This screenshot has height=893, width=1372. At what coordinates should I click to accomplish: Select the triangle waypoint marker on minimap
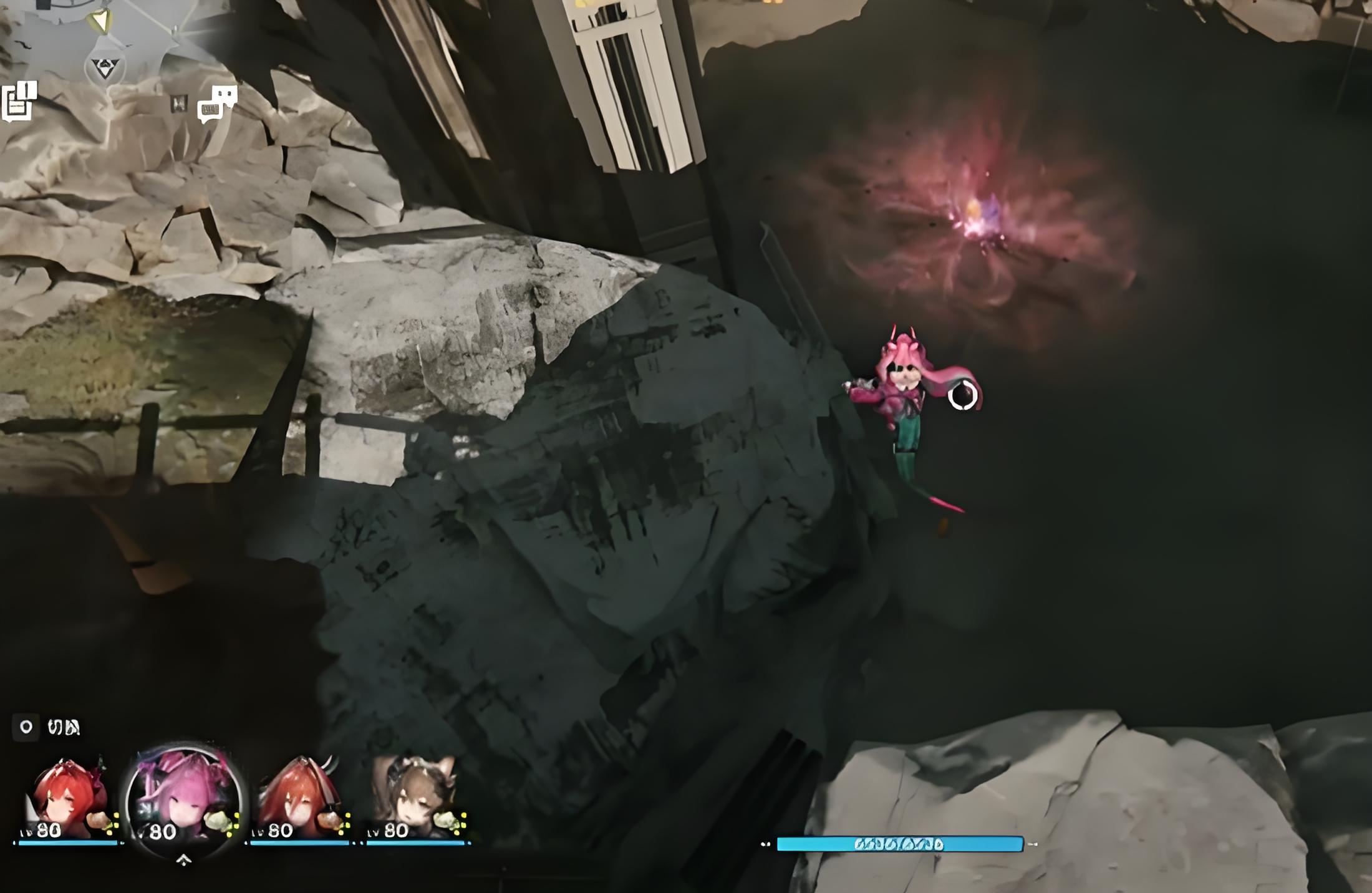(104, 68)
